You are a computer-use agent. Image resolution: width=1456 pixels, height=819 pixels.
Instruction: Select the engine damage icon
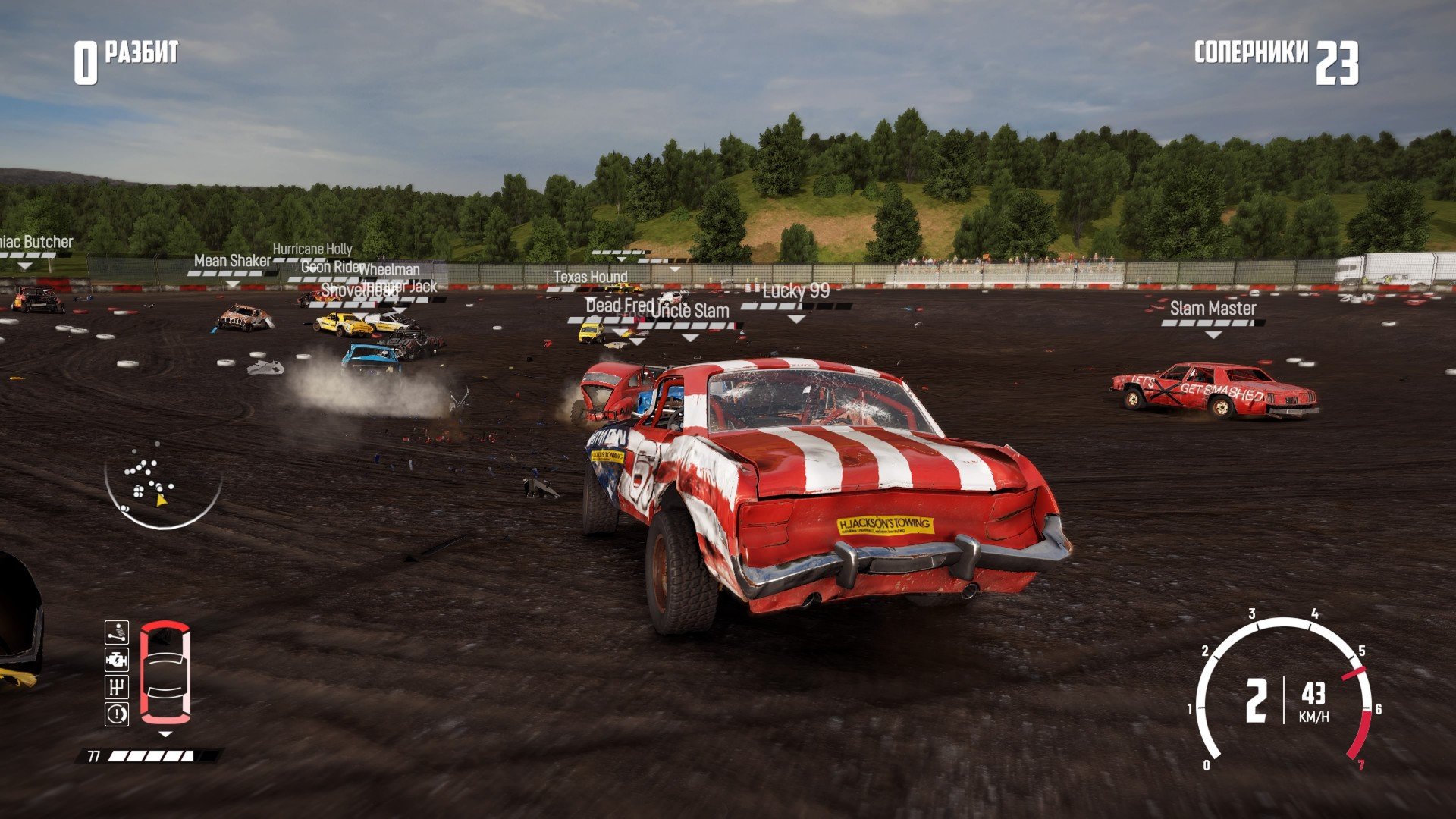coord(117,660)
